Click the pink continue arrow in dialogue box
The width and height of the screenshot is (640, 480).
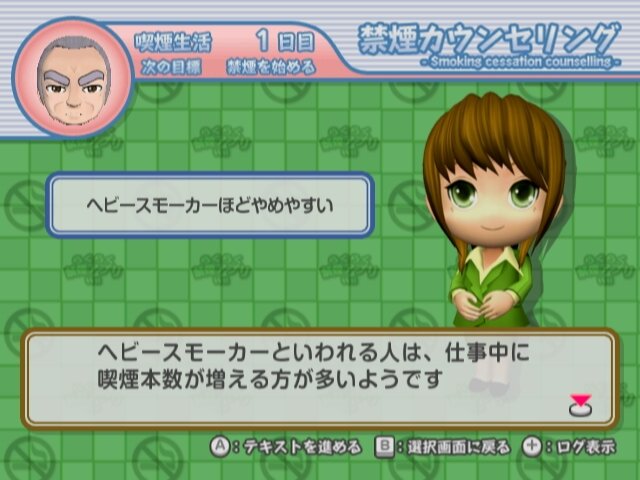580,405
